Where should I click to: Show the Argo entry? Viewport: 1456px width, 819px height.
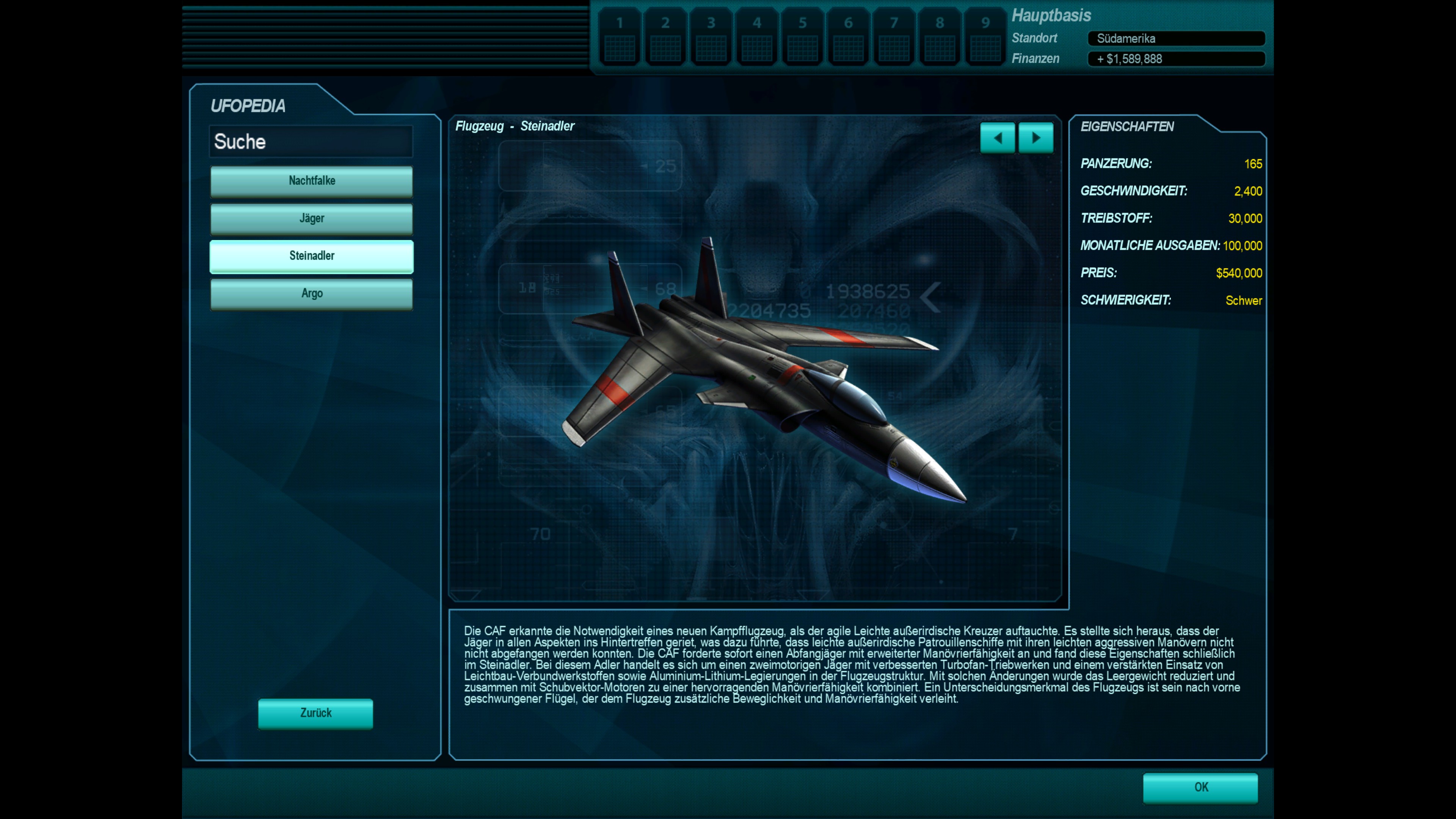click(x=311, y=294)
